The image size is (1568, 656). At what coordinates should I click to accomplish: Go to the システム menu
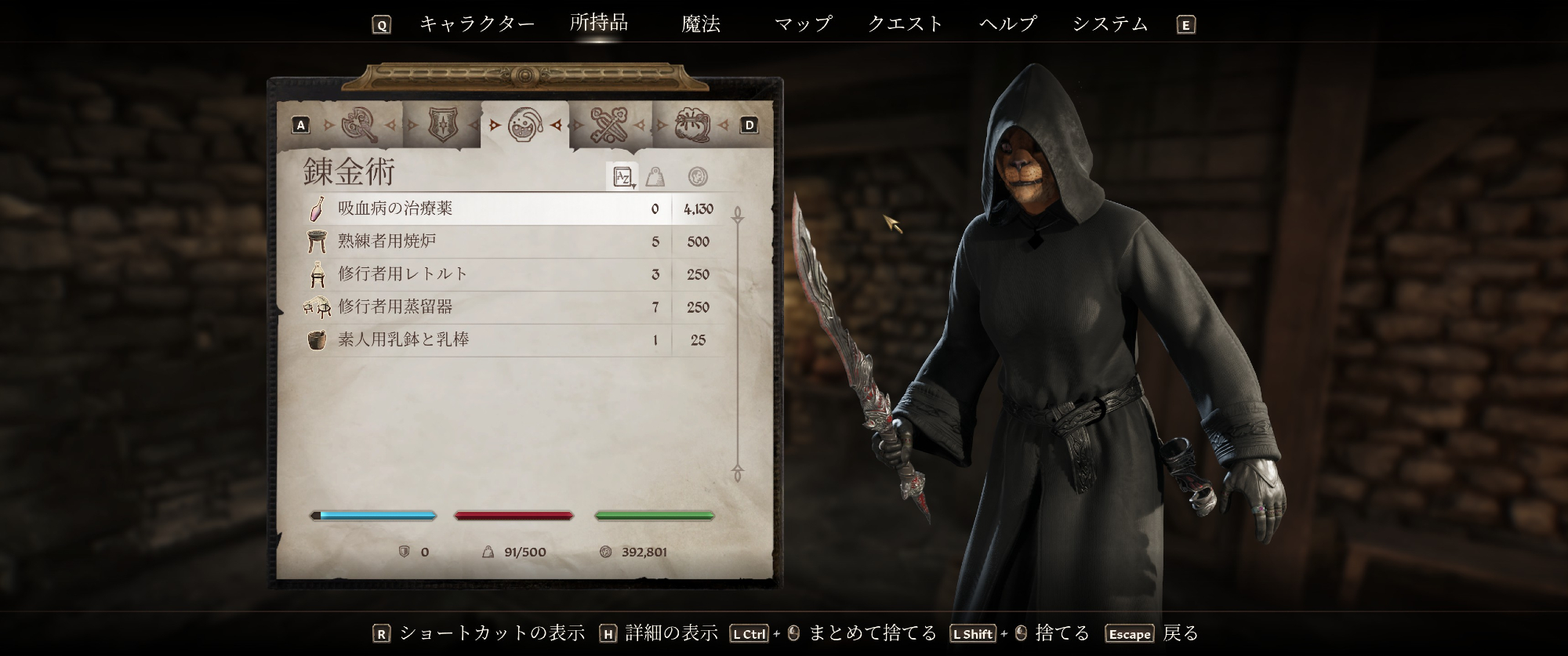(x=1110, y=24)
